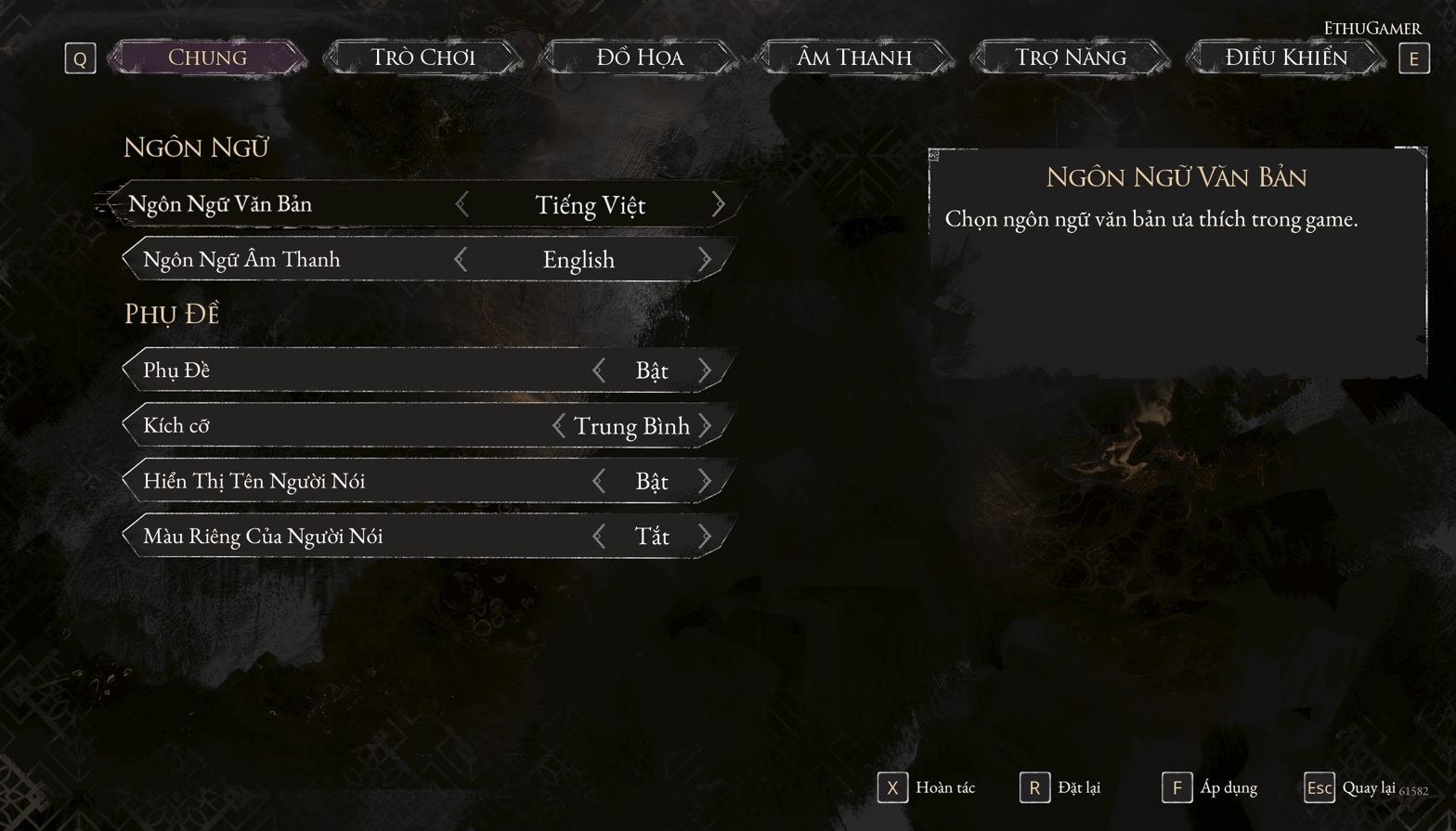Viewport: 1456px width, 831px height.
Task: Choose next Ngôn Ngữ Văn Bản option
Action: [x=718, y=204]
